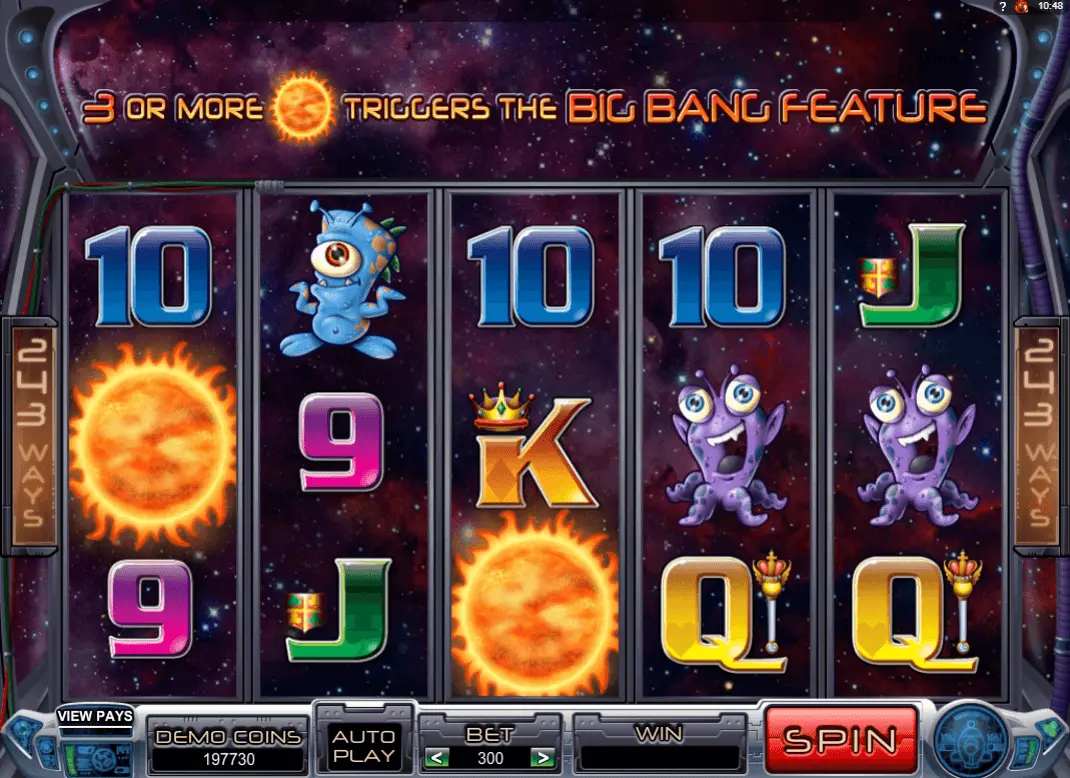The image size is (1070, 778).
Task: Open the View Pays paytable
Action: 94,715
